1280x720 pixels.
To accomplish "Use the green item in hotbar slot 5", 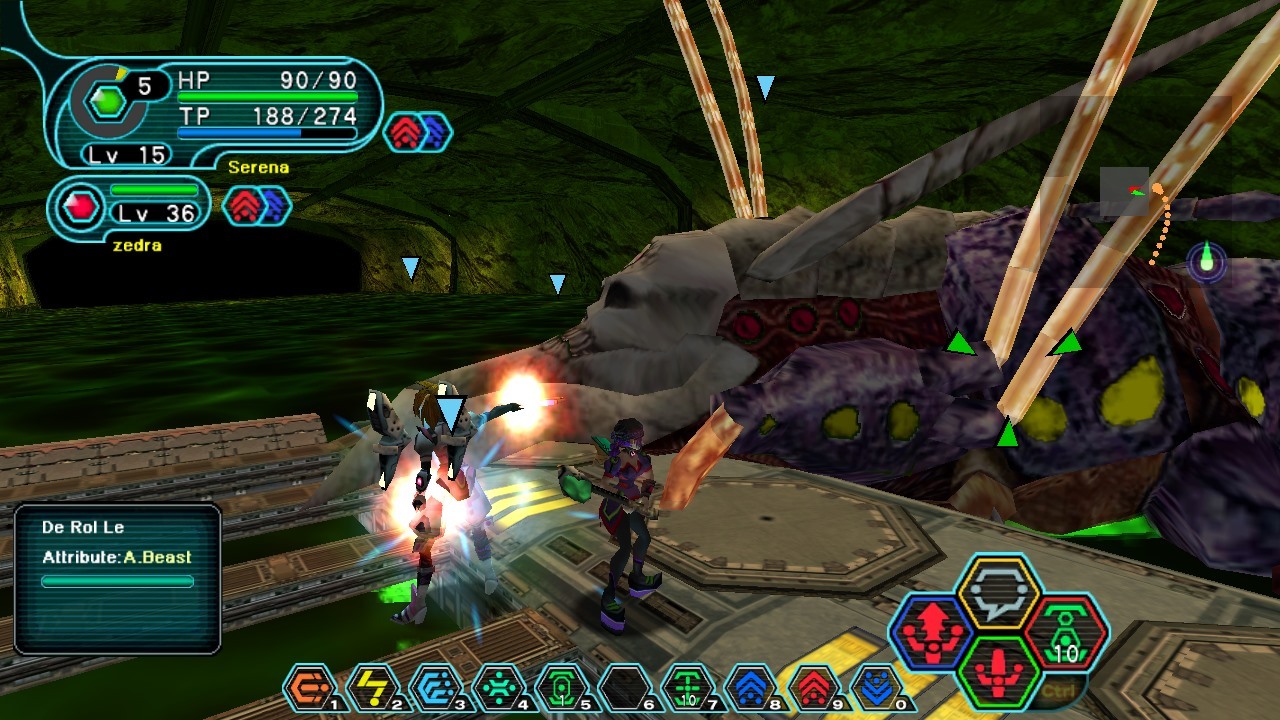I will click(x=561, y=686).
